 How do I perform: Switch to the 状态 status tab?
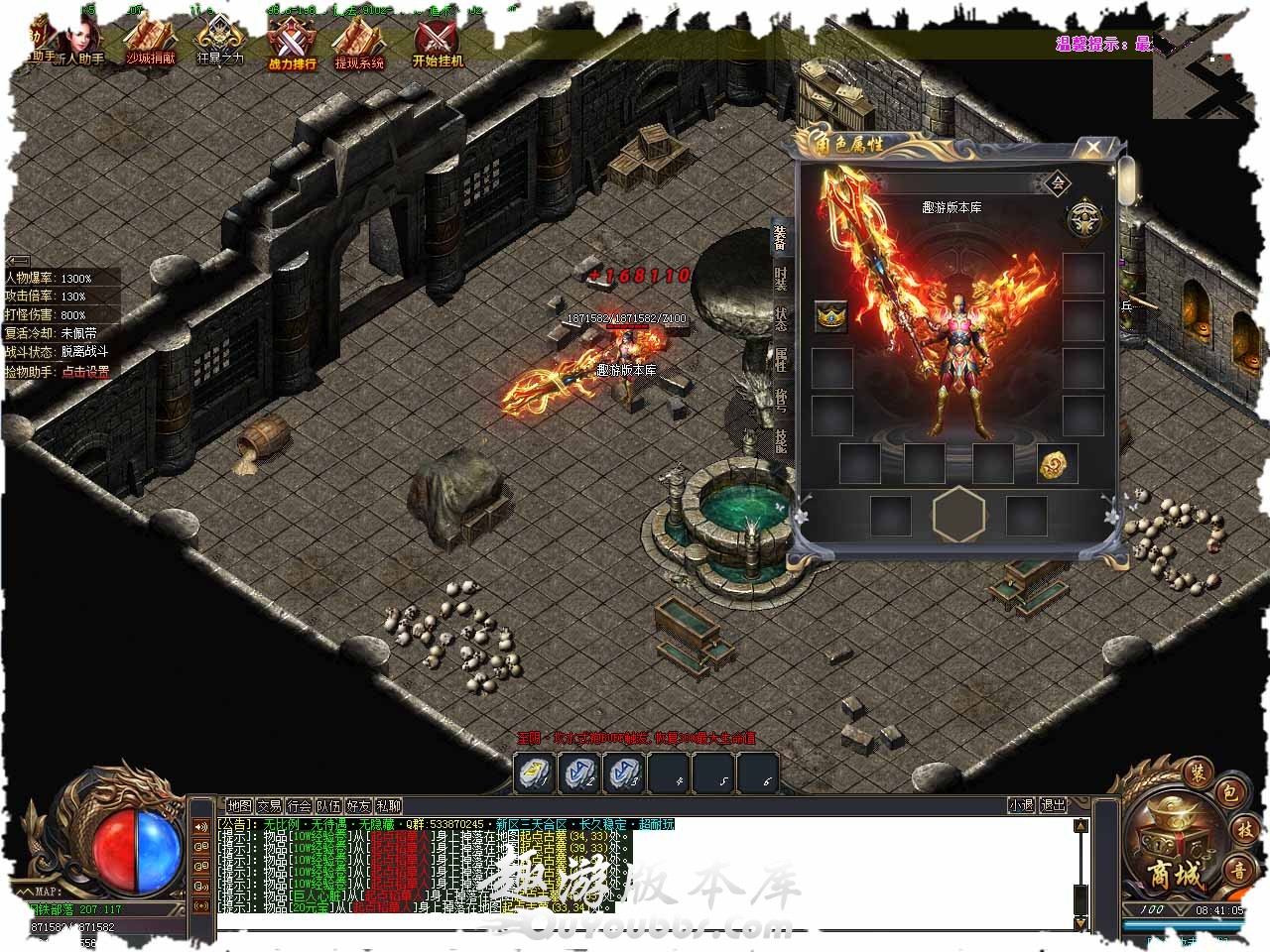coord(782,318)
